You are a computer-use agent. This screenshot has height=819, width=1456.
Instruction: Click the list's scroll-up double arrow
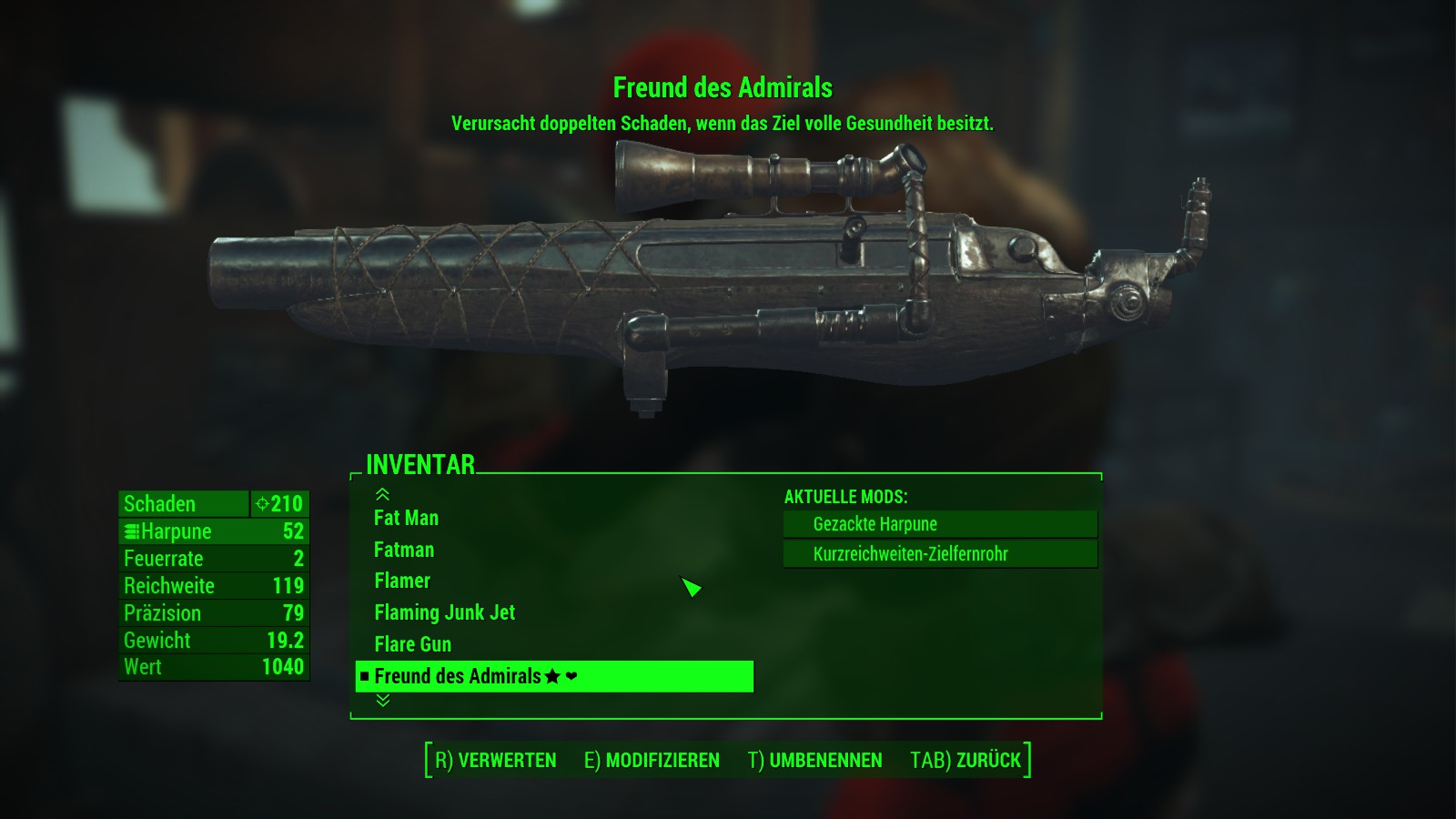pyautogui.click(x=383, y=494)
